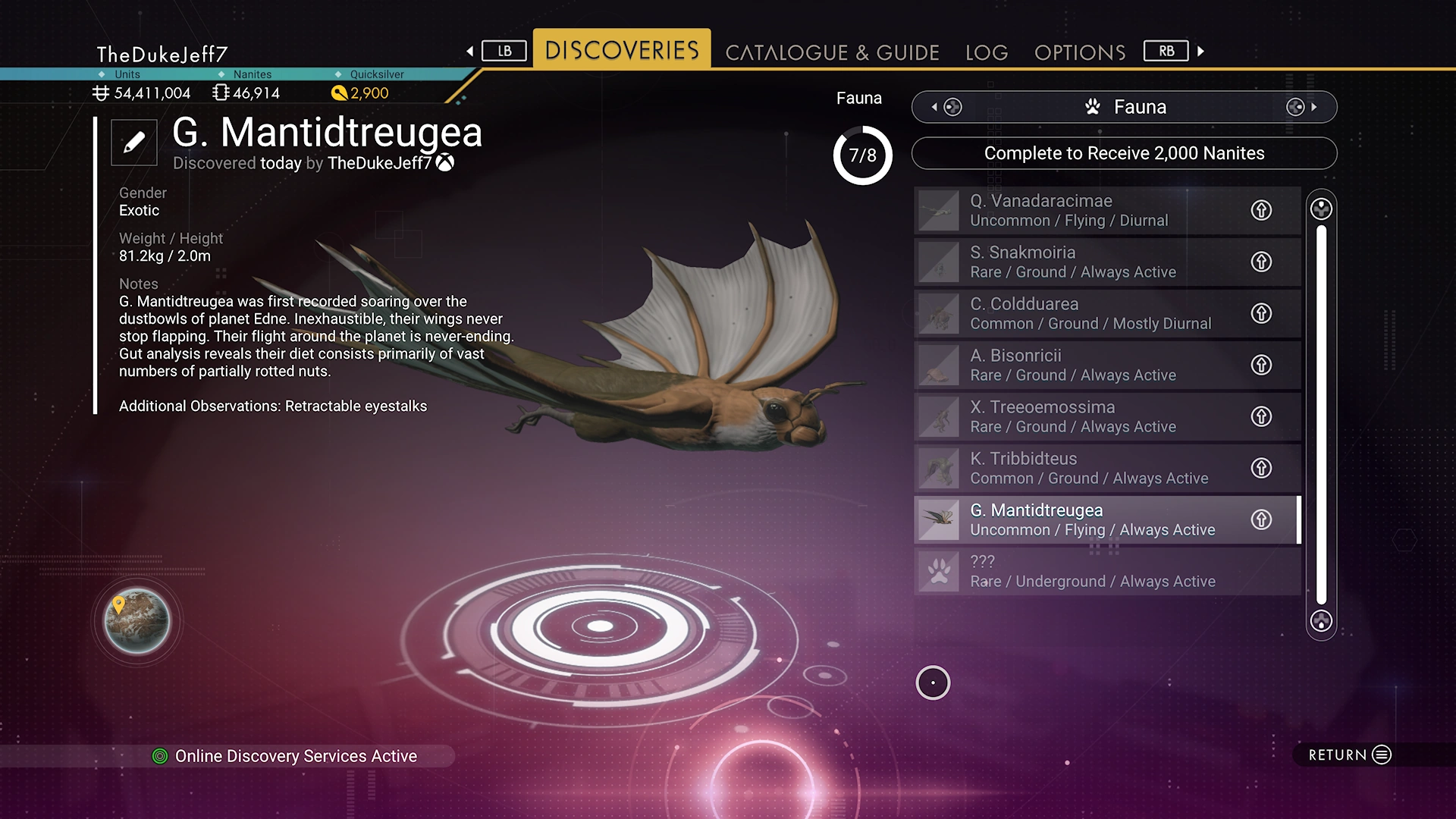Open the Log tab
The height and width of the screenshot is (819, 1456).
point(987,52)
